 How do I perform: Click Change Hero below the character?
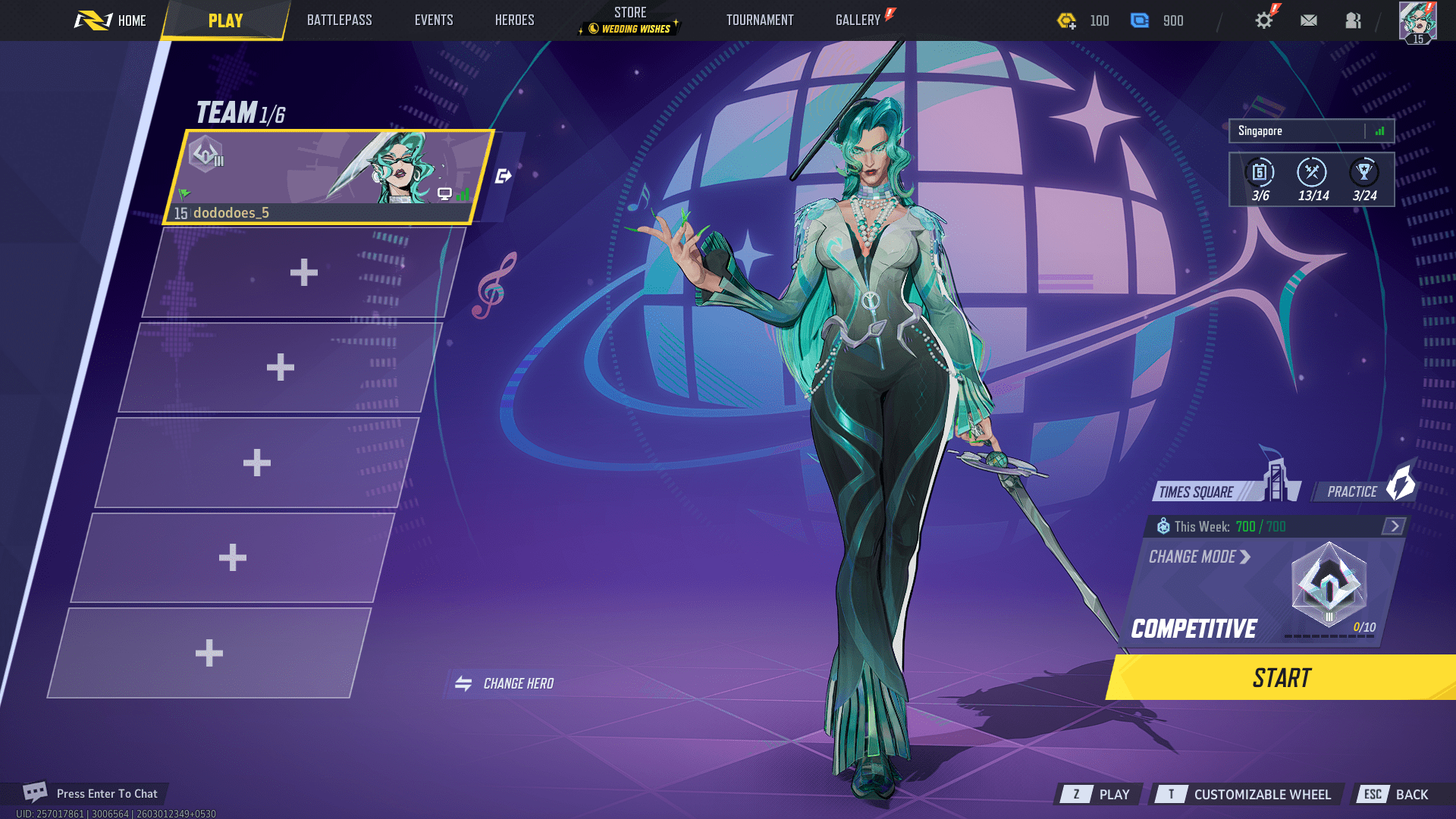tap(507, 682)
